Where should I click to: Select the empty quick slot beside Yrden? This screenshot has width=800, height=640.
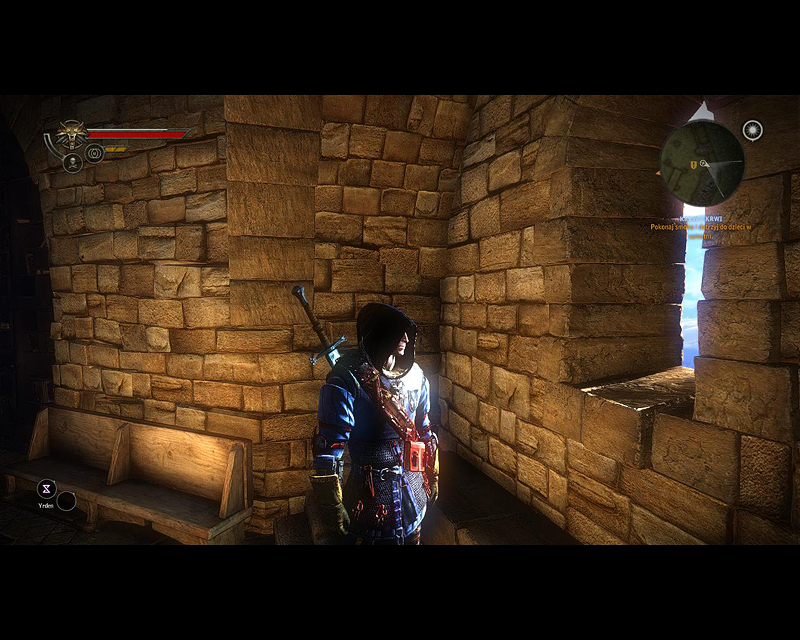coord(66,500)
